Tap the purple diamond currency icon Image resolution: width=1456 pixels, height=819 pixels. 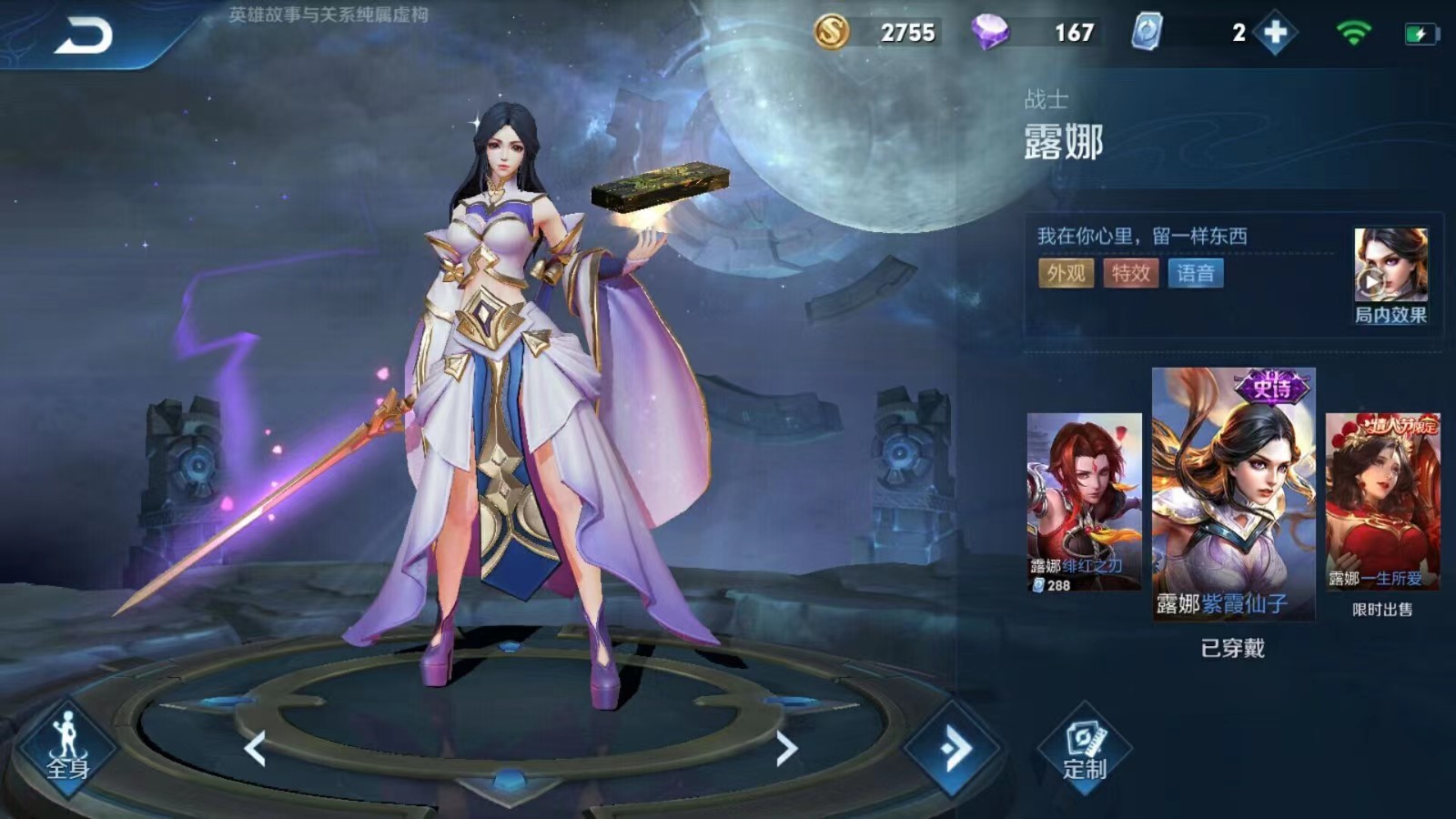[989, 33]
